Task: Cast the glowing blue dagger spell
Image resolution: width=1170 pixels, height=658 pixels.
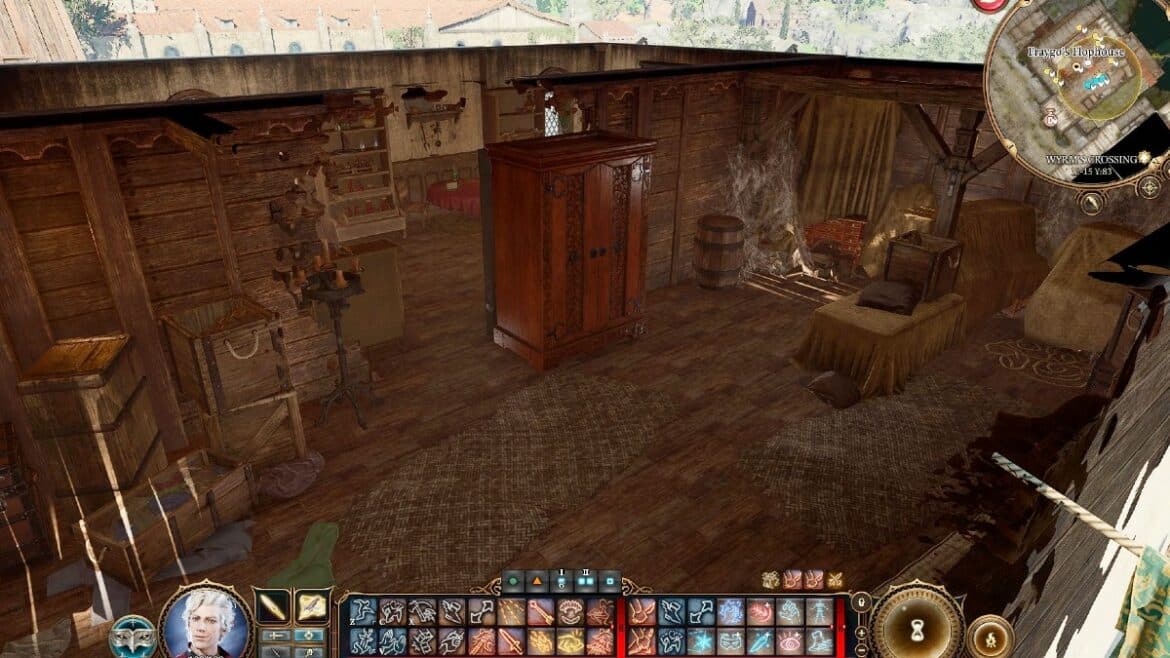Action: pyautogui.click(x=759, y=641)
